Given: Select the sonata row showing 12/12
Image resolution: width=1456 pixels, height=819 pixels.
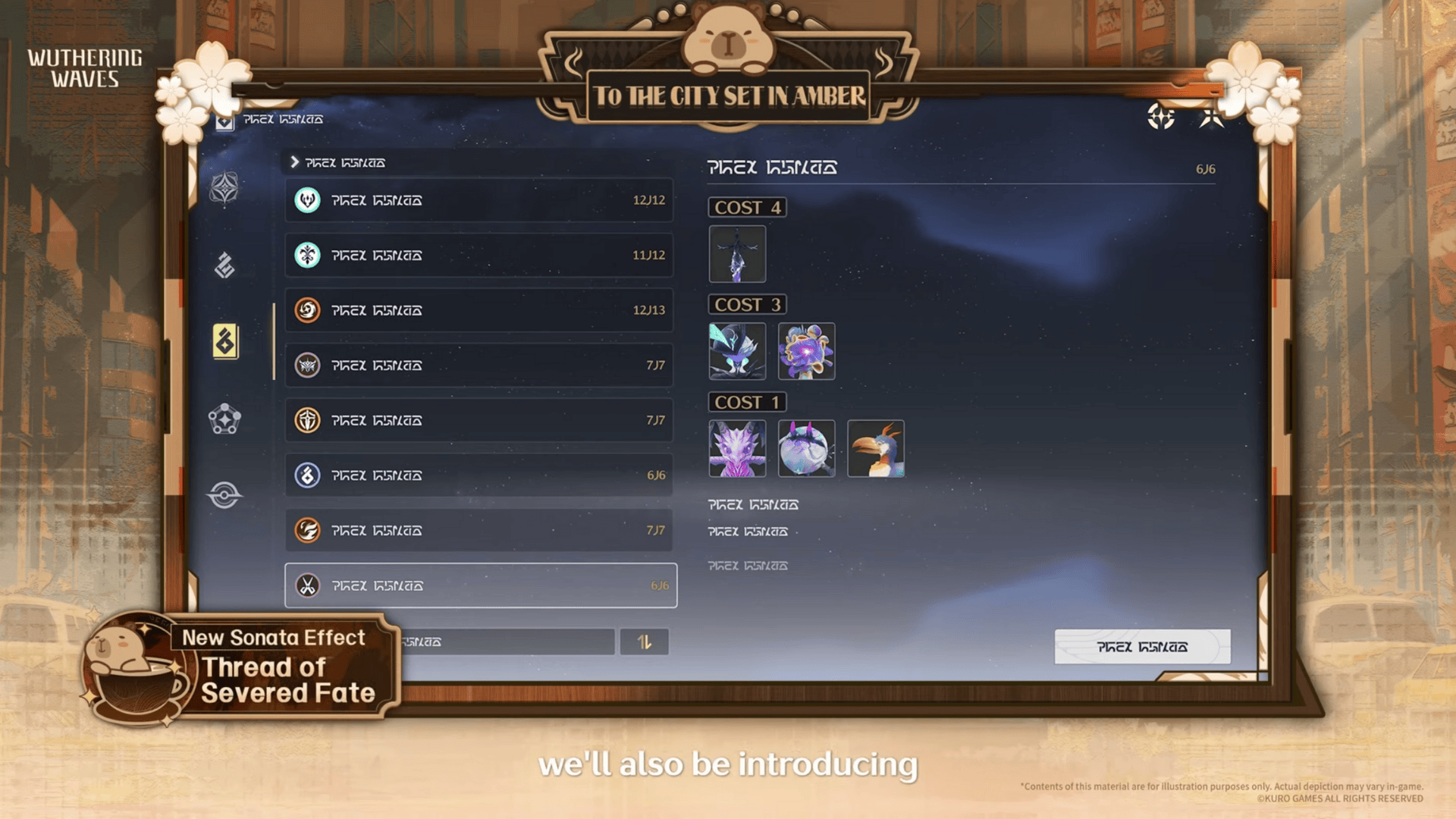Looking at the screenshot, I should [479, 200].
